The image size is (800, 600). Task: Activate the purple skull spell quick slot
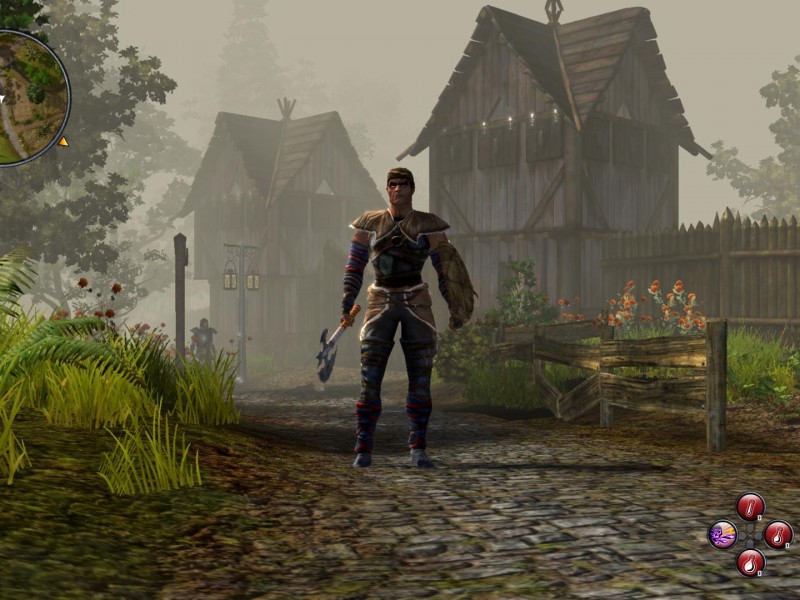[x=722, y=535]
